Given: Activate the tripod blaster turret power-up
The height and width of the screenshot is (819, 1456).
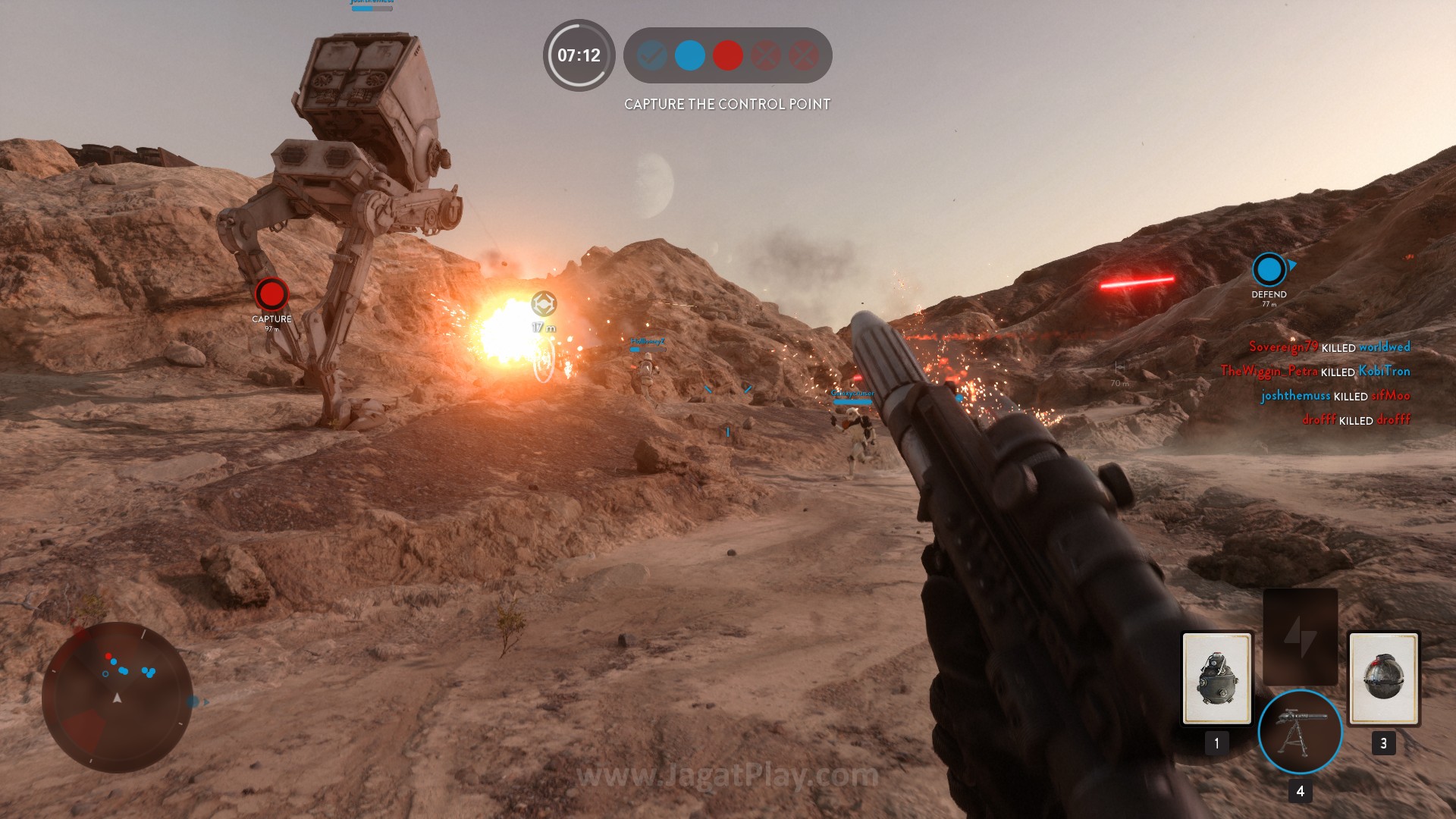Looking at the screenshot, I should point(1300,732).
